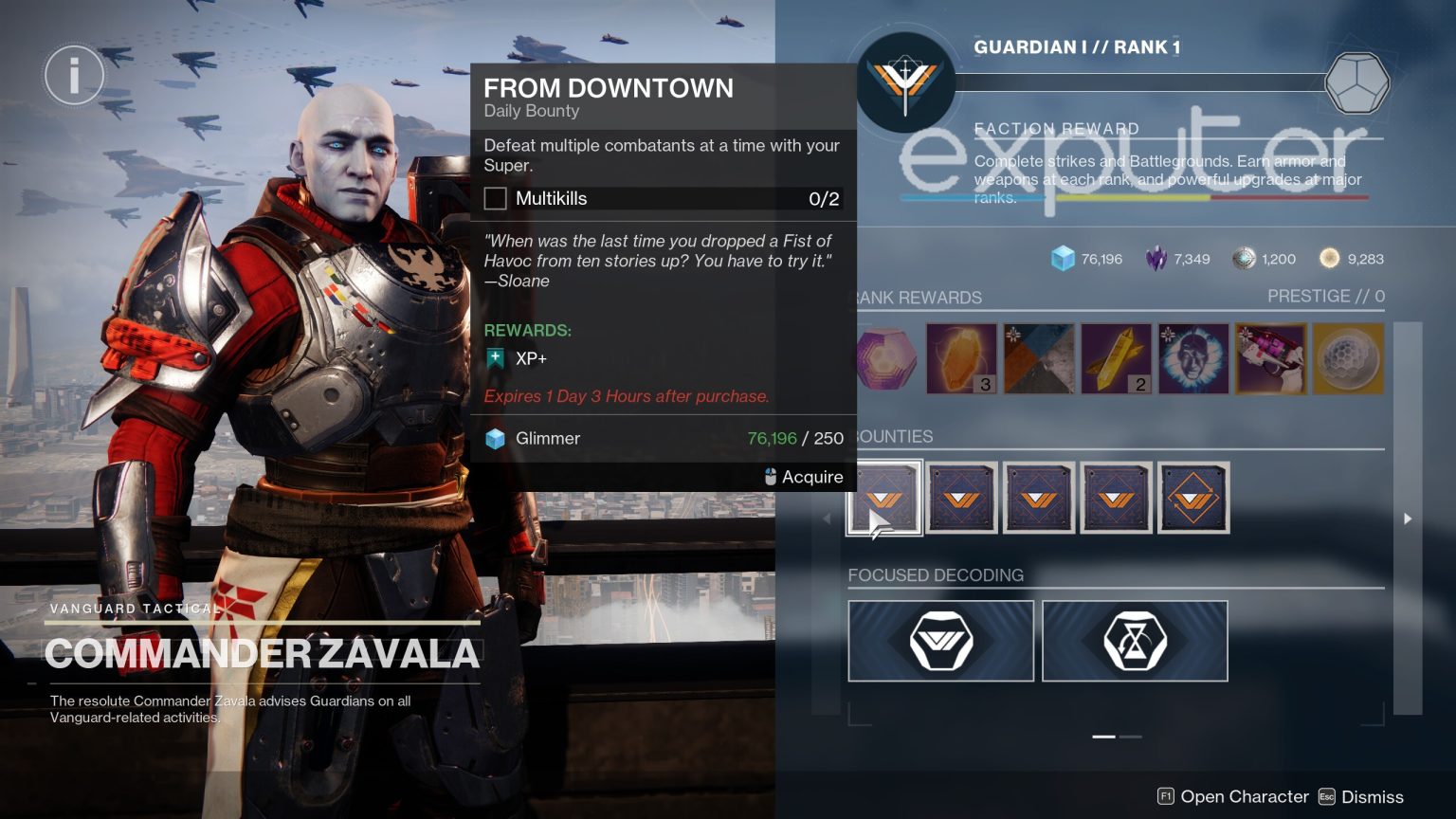Click the Glimmer currency icon
This screenshot has width=1456, height=819.
(1061, 258)
